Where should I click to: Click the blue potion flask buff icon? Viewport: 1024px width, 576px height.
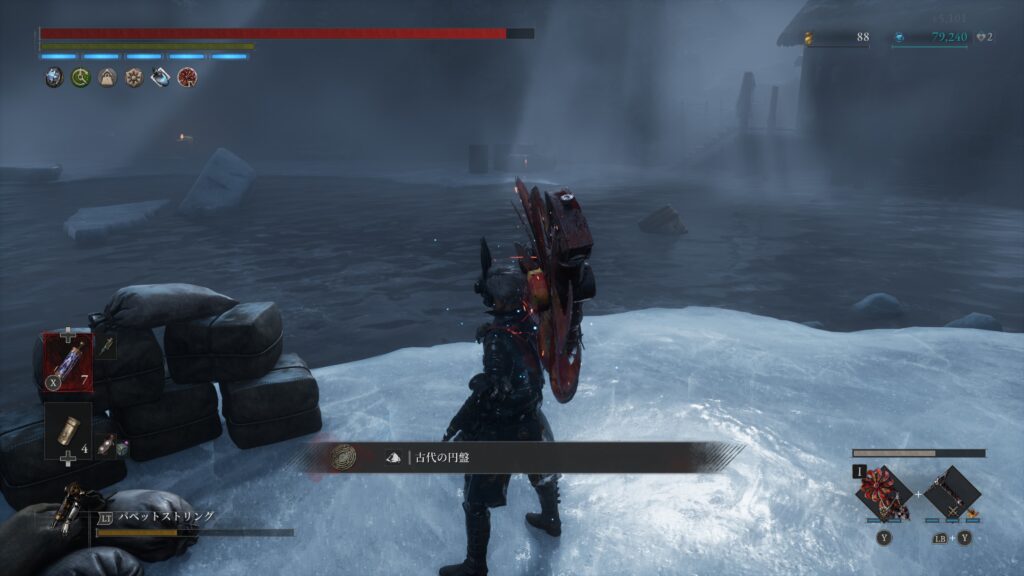click(x=160, y=77)
